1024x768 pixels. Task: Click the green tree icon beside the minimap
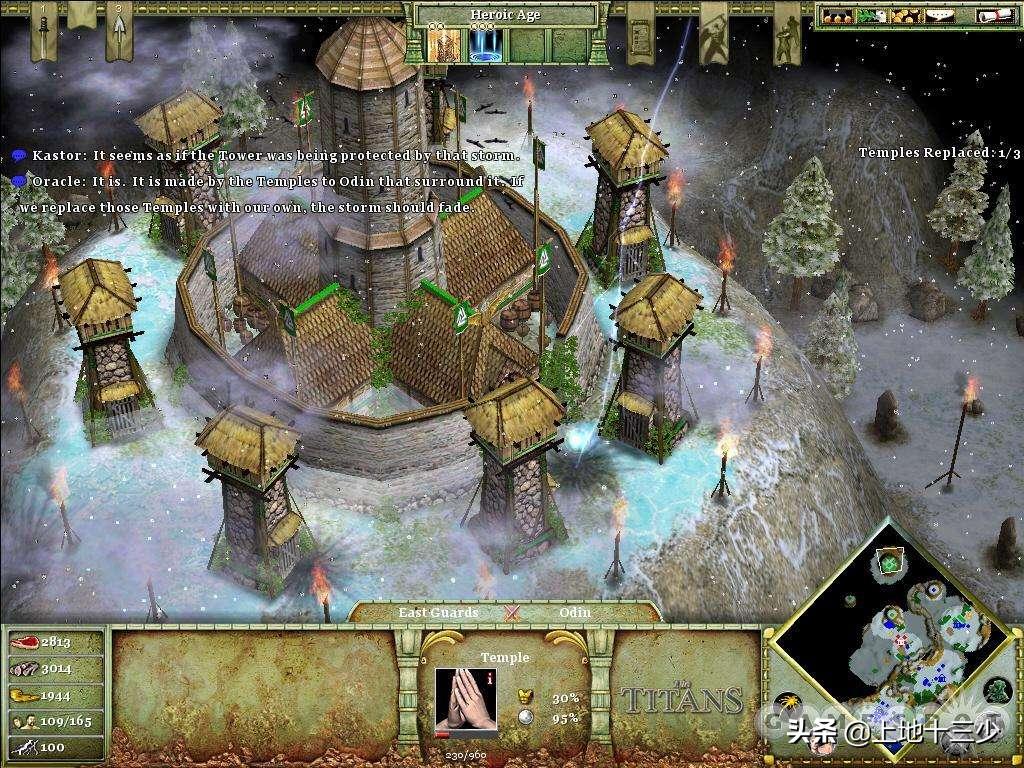coord(997,689)
